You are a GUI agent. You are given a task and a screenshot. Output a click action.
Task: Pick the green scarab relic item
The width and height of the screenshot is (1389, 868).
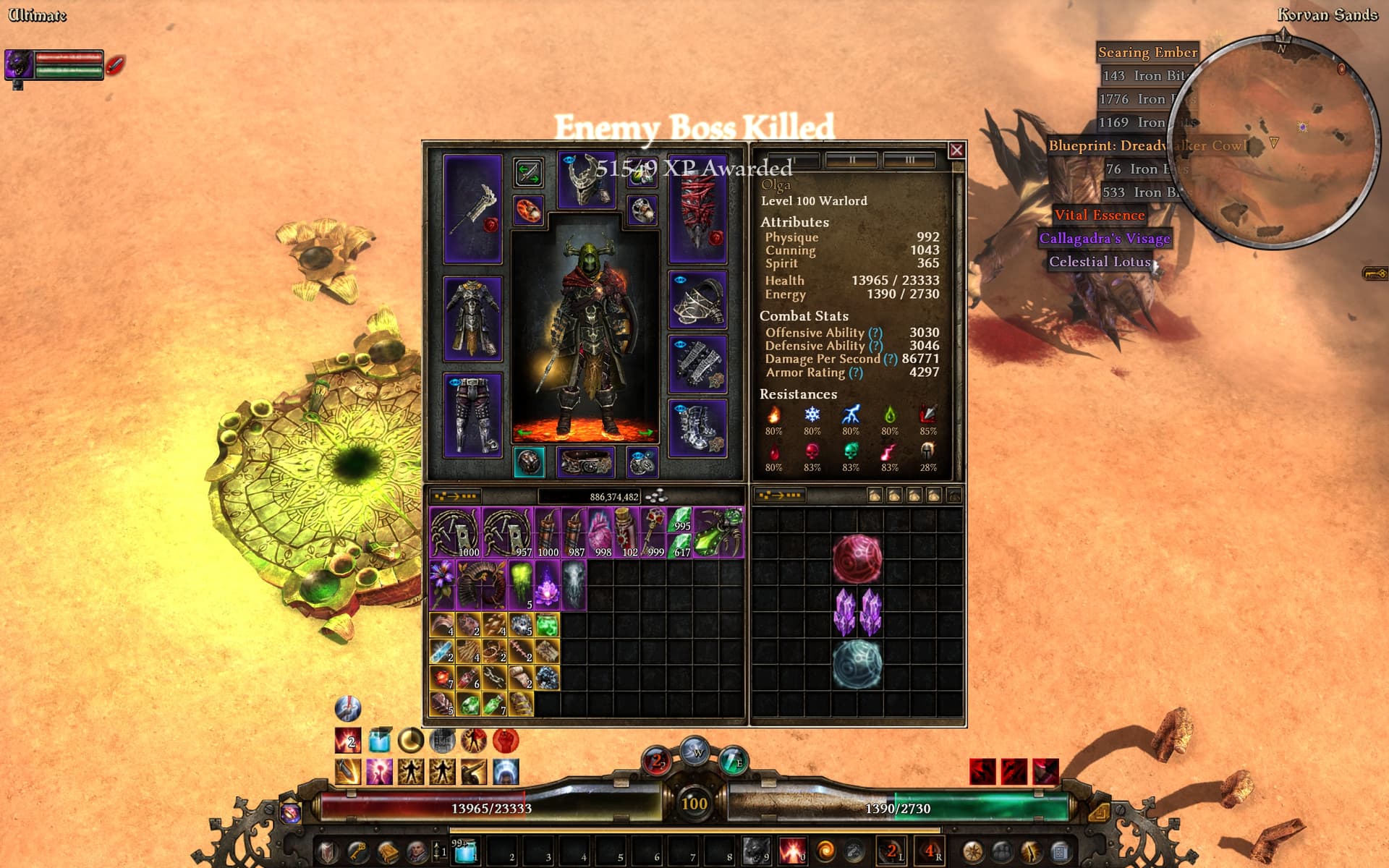(718, 532)
